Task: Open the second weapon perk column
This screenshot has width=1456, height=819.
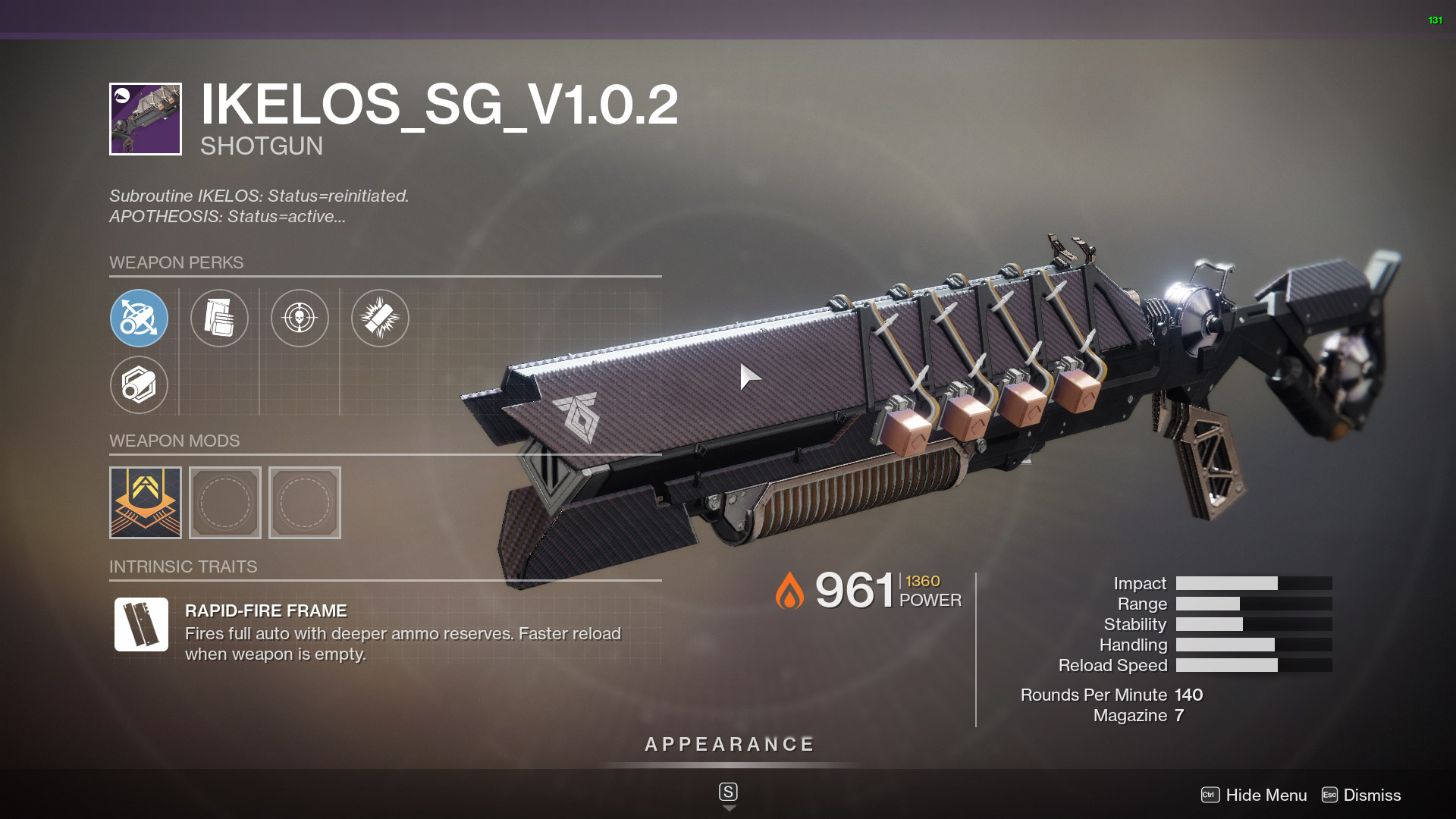Action: 219,318
